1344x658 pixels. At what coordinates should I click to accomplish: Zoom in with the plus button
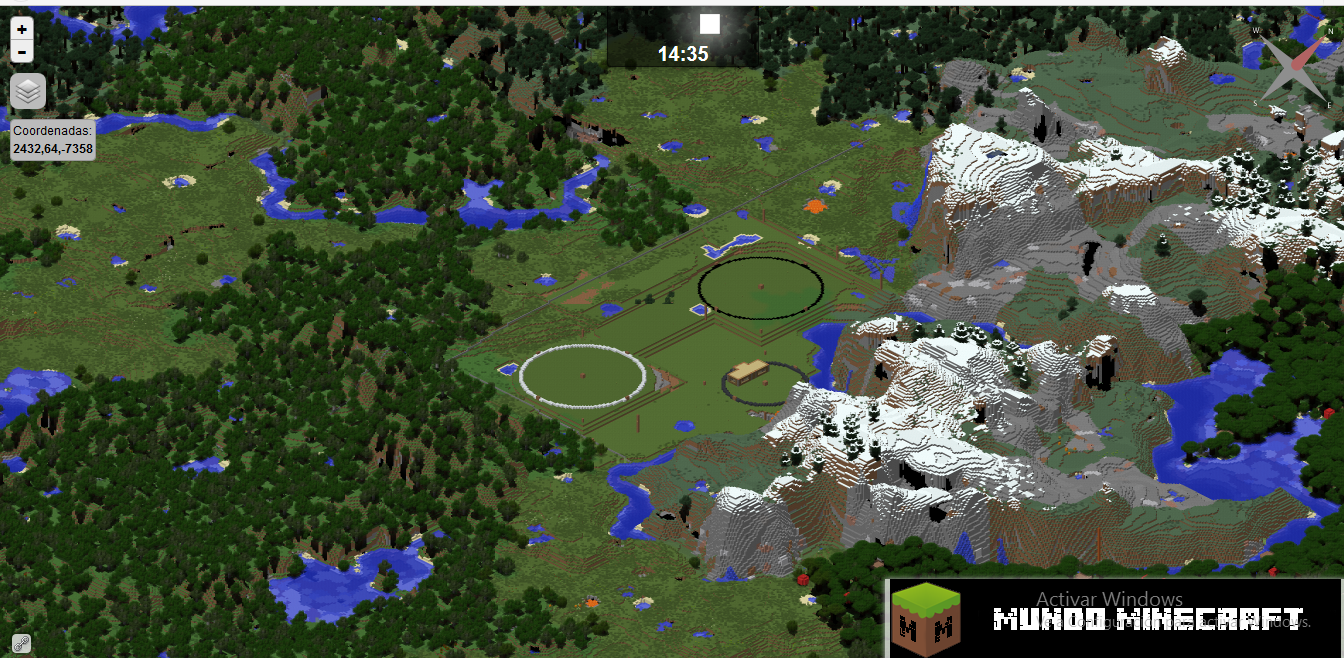pyautogui.click(x=22, y=30)
